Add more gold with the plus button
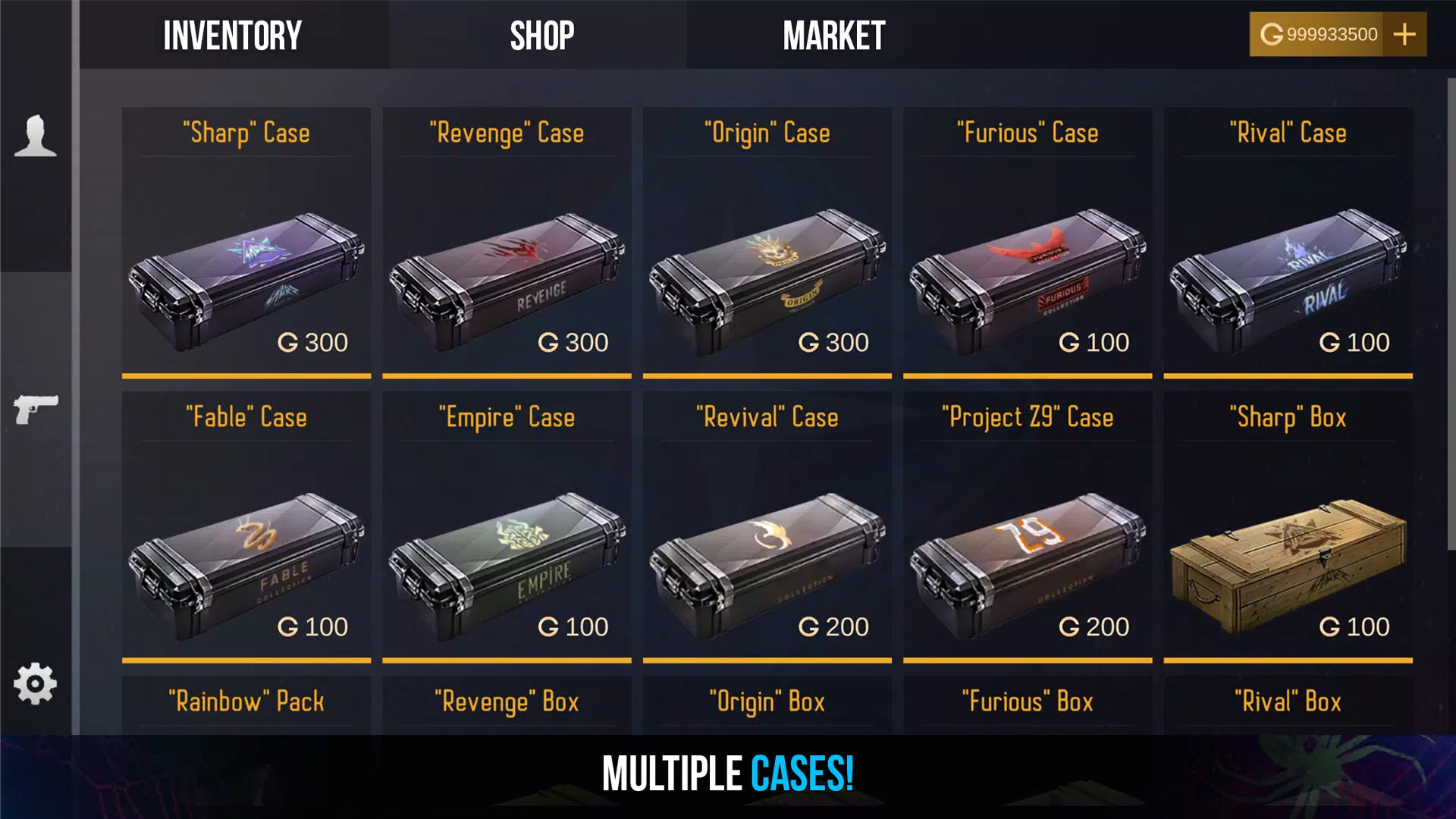 (1404, 34)
